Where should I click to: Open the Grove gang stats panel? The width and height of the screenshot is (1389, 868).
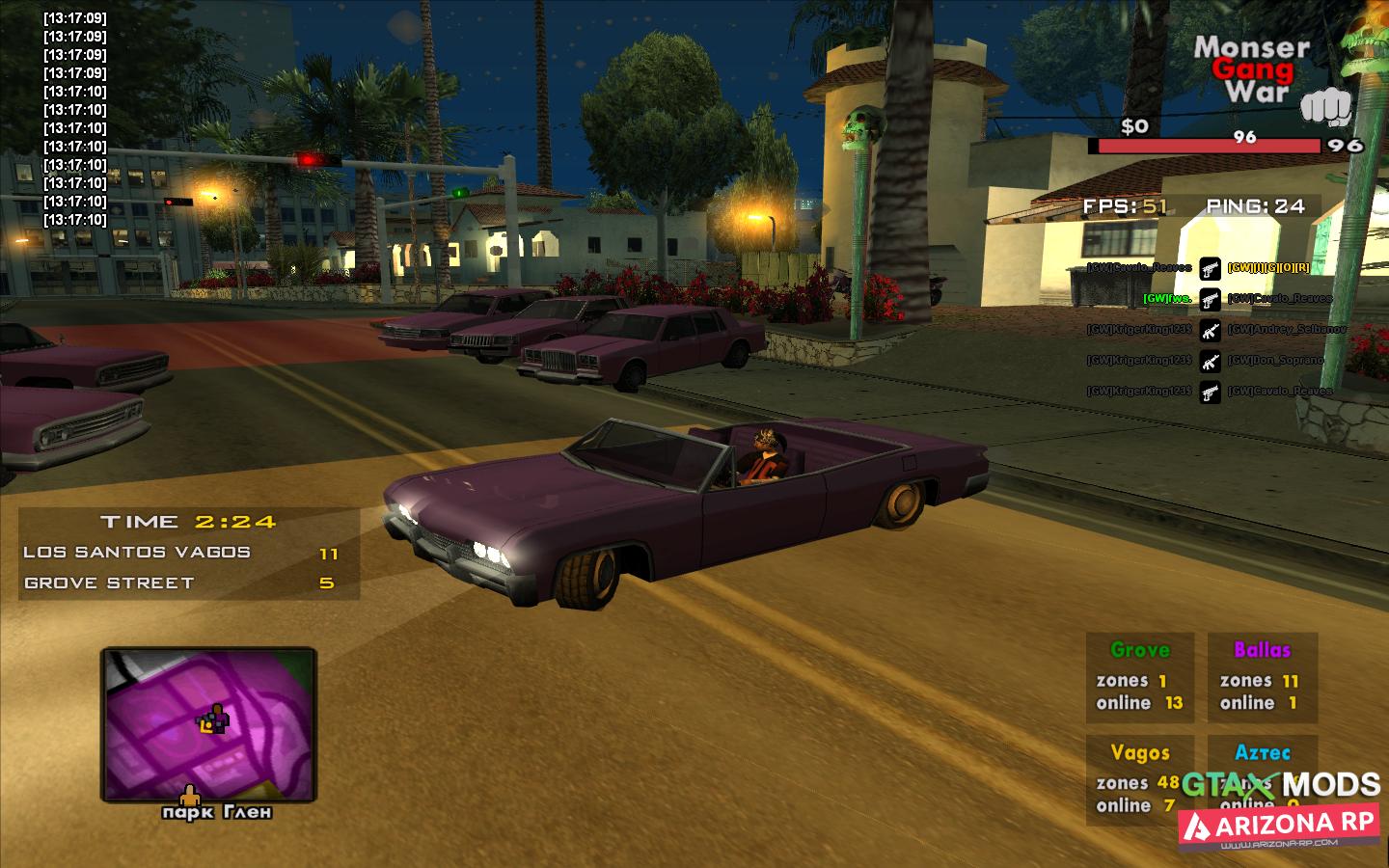pyautogui.click(x=1139, y=677)
